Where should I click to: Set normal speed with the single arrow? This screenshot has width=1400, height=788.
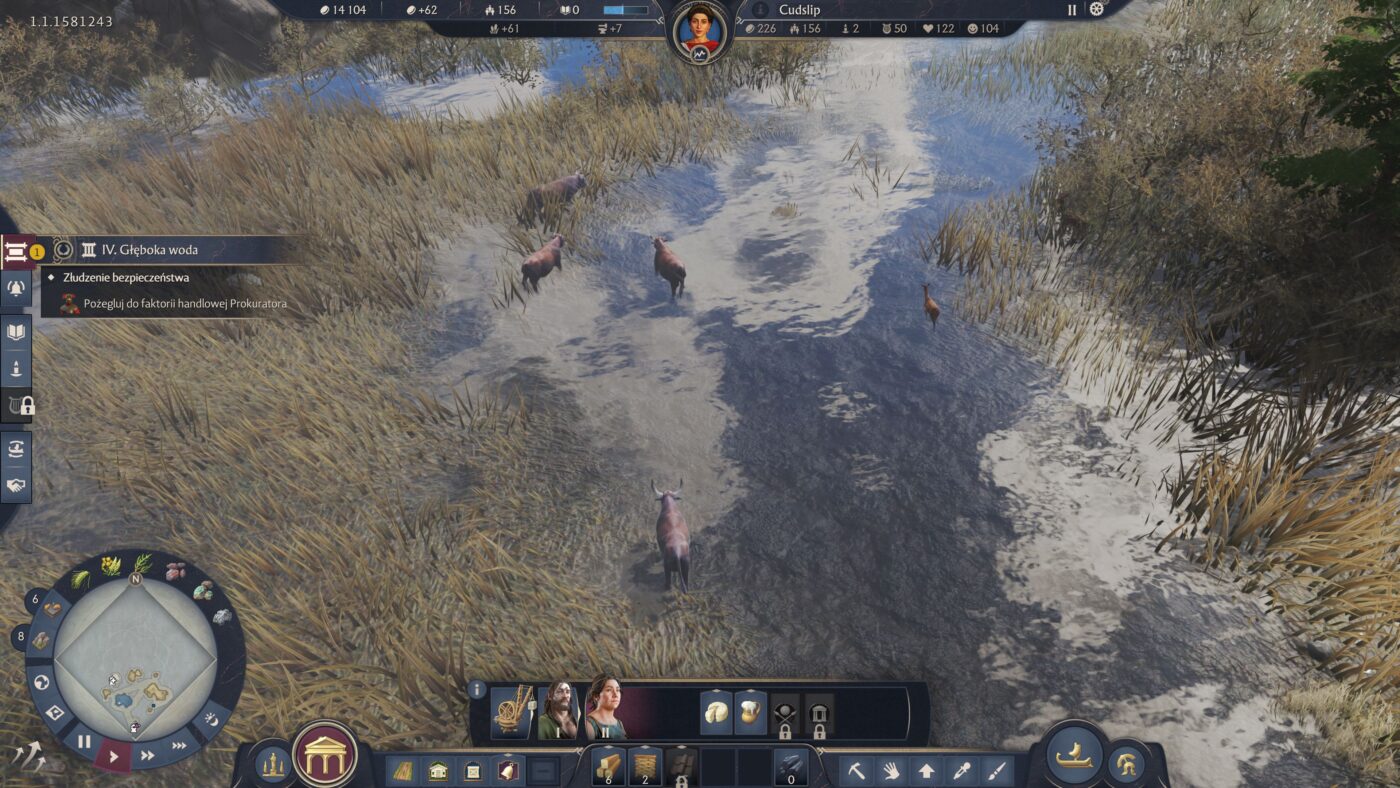coord(113,756)
